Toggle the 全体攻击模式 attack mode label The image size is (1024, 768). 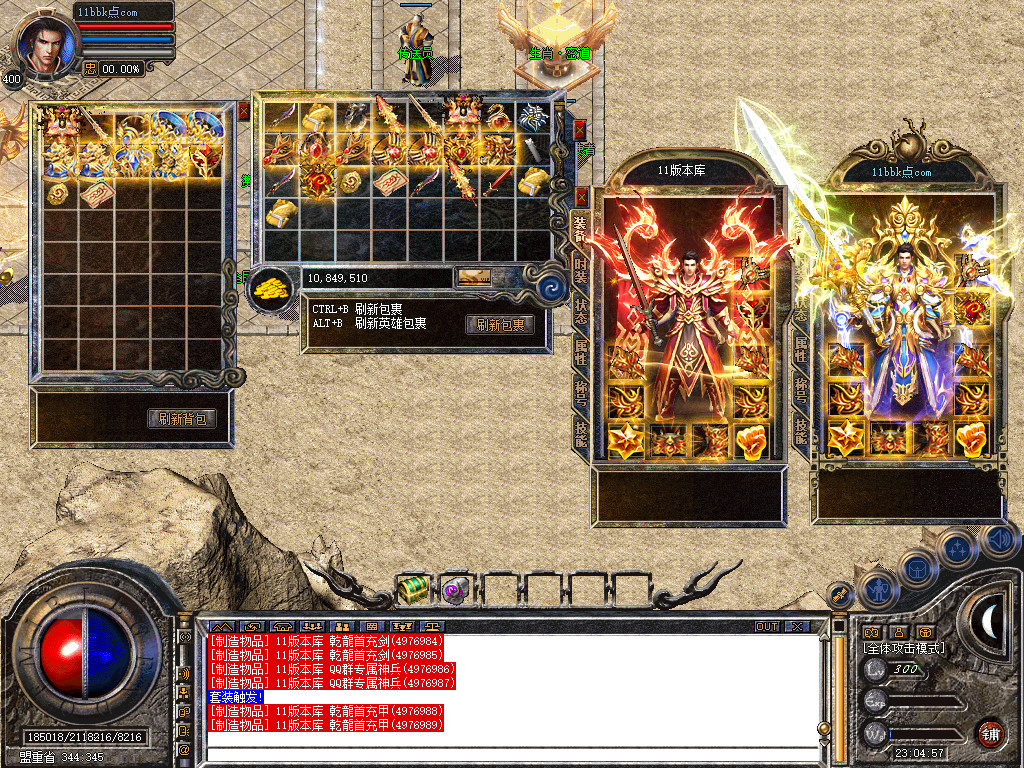[x=904, y=648]
